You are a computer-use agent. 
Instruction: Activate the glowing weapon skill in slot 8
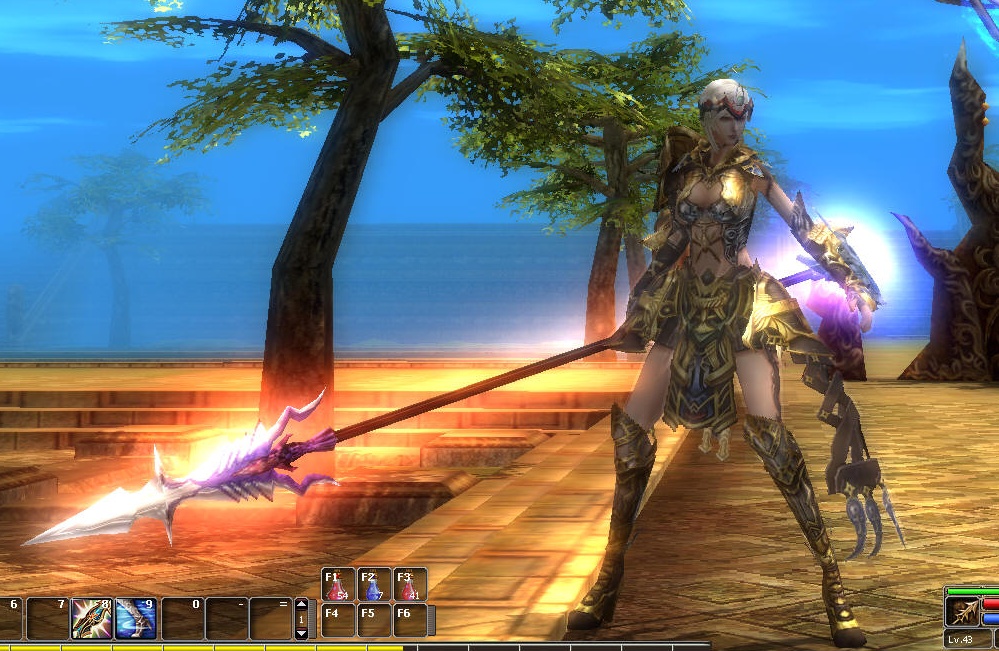(x=90, y=619)
